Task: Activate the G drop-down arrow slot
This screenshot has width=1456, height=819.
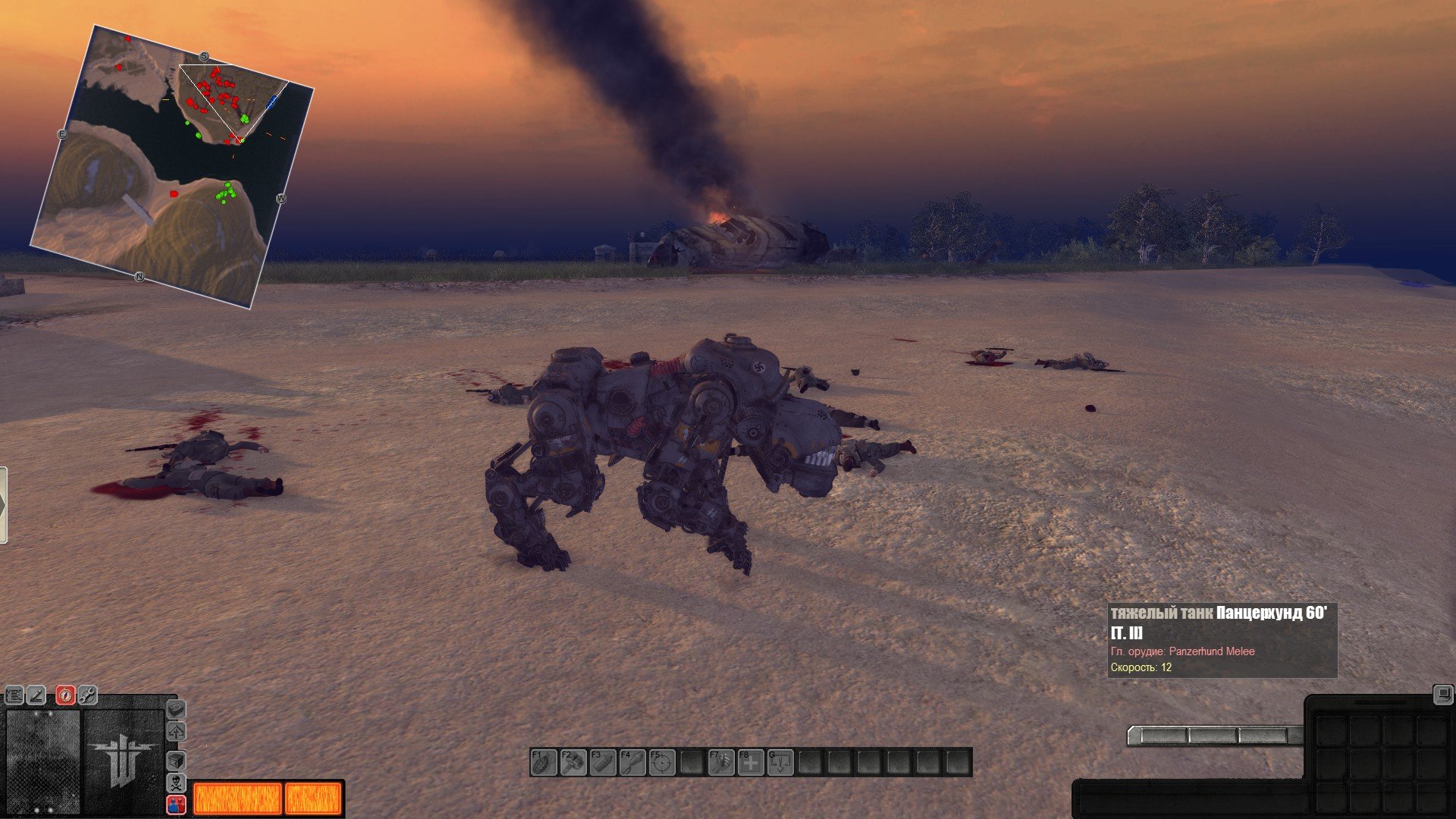Action: click(x=780, y=762)
